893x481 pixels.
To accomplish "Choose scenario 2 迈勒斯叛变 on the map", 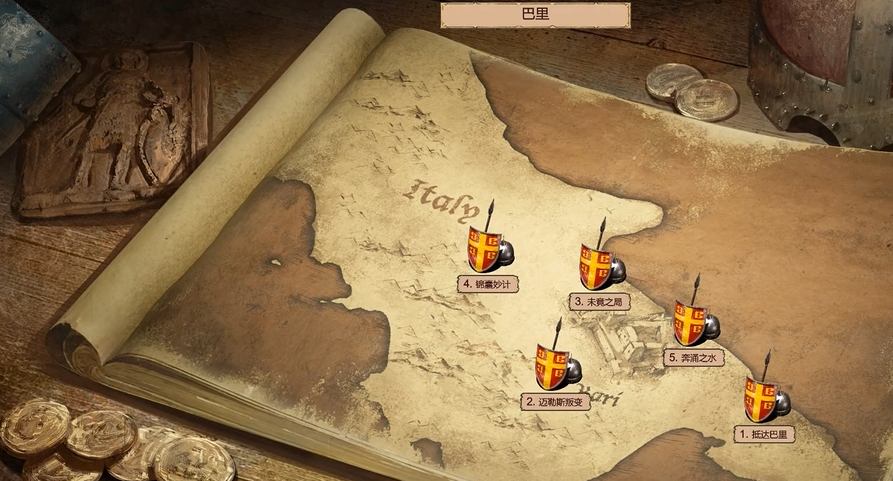I will click(x=553, y=367).
